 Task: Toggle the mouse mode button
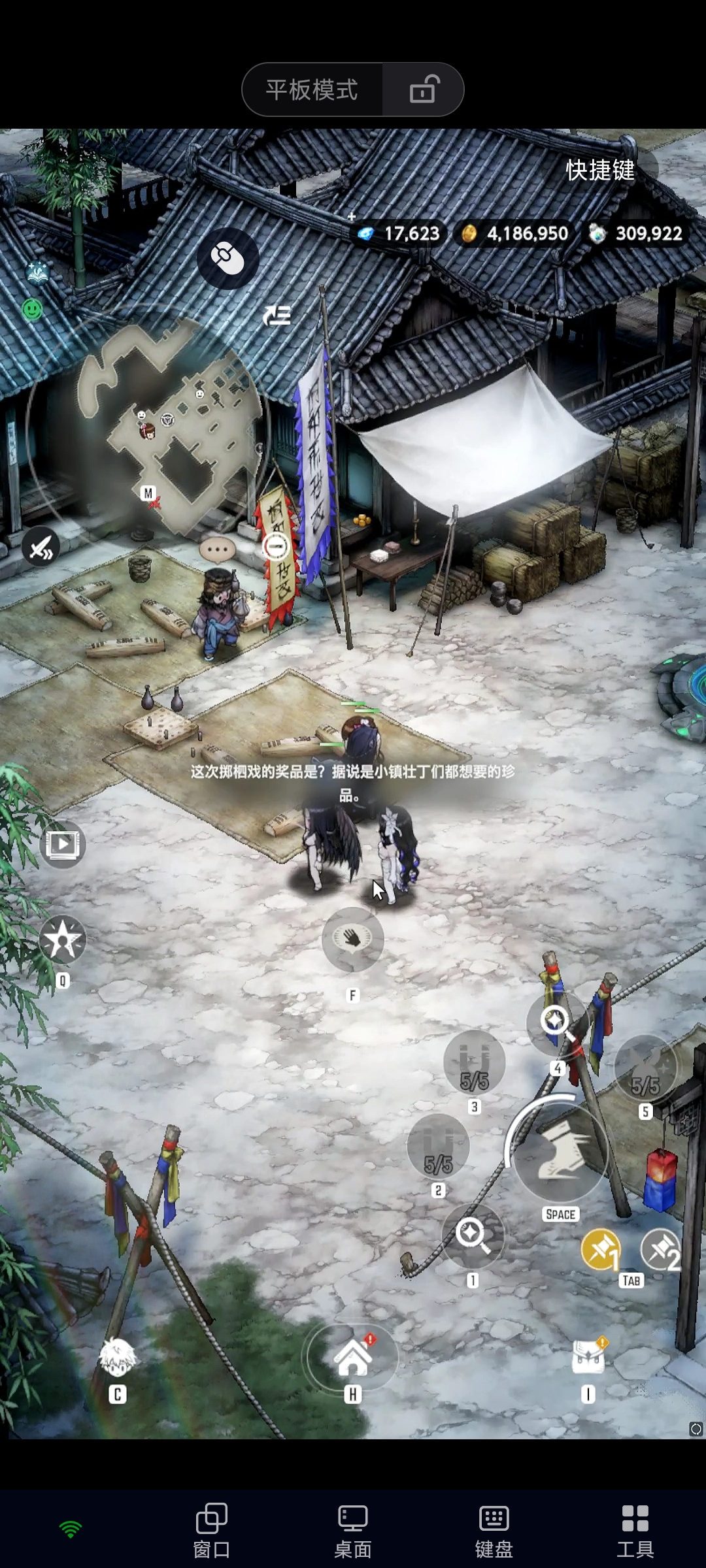click(227, 259)
